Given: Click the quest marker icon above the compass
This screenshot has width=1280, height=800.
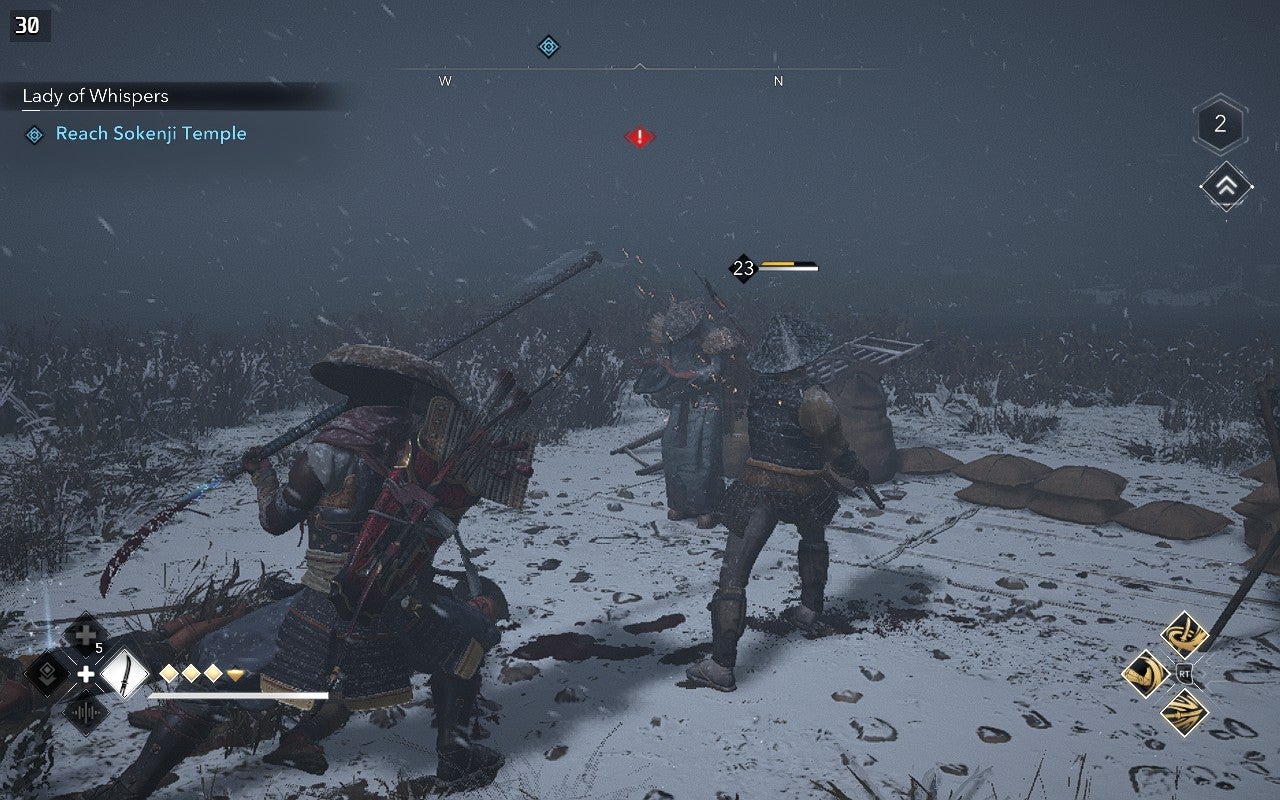Looking at the screenshot, I should [x=548, y=45].
